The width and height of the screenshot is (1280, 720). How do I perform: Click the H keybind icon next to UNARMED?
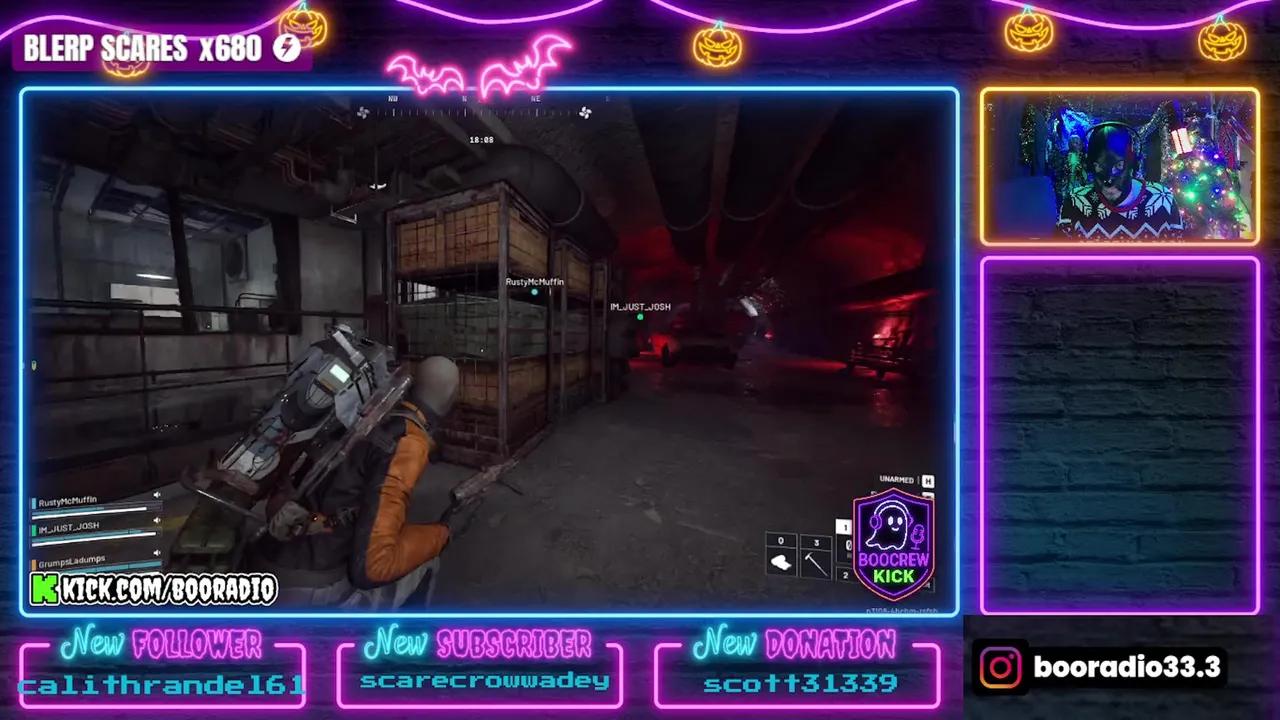927,480
